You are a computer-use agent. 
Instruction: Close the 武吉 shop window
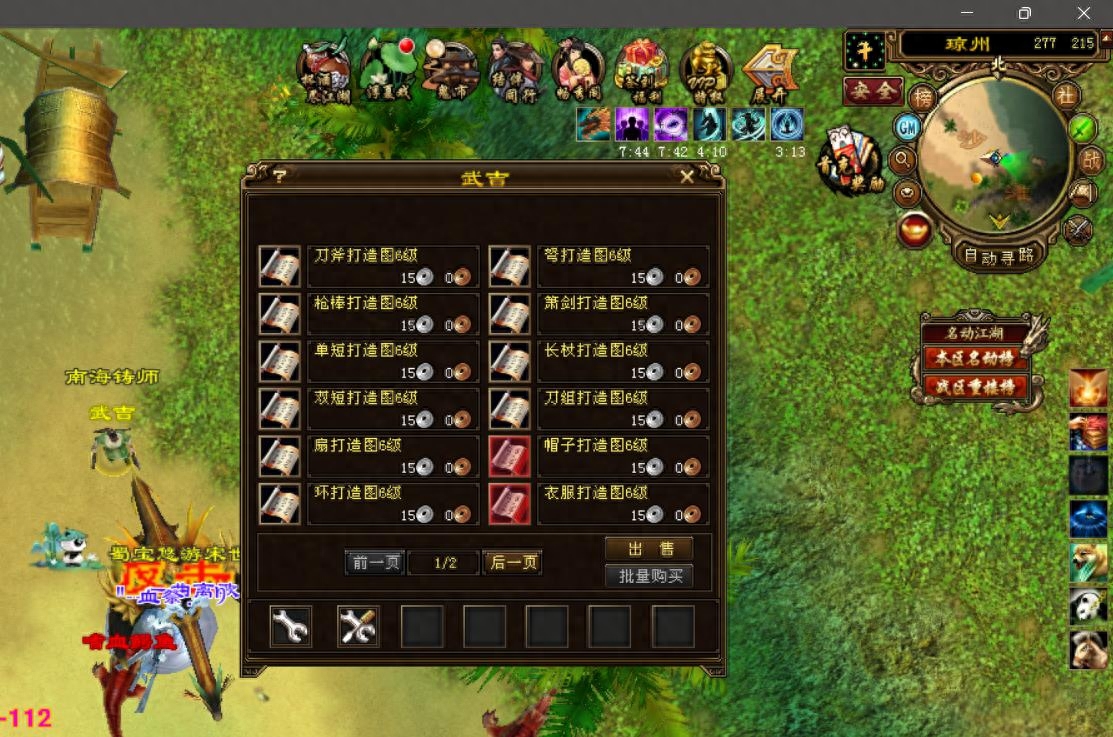pos(687,176)
